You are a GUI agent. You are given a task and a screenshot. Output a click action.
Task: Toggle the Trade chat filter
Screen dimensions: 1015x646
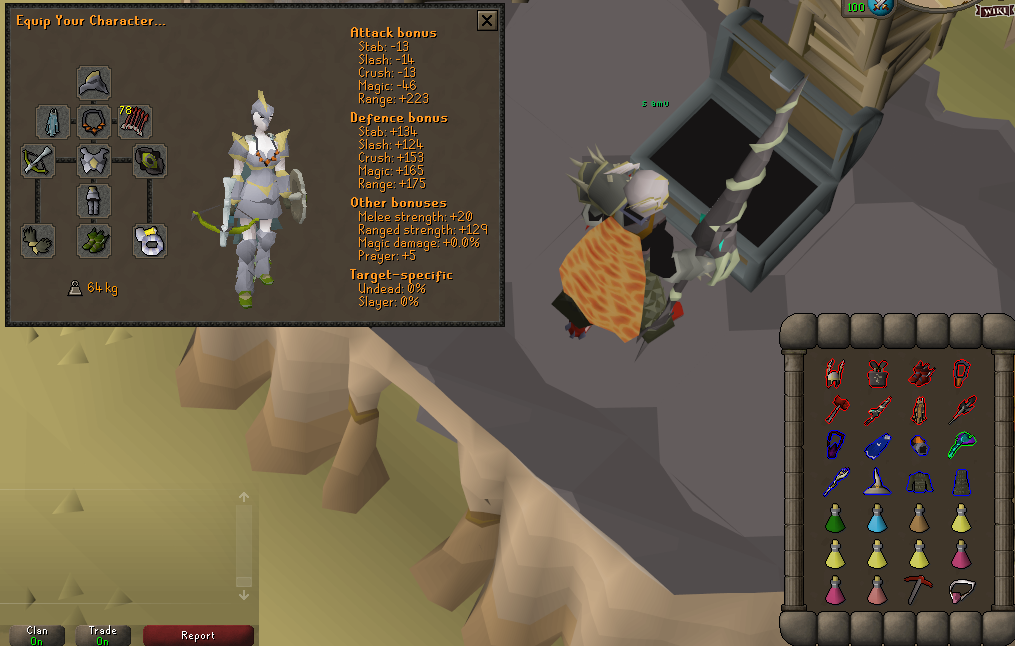102,635
